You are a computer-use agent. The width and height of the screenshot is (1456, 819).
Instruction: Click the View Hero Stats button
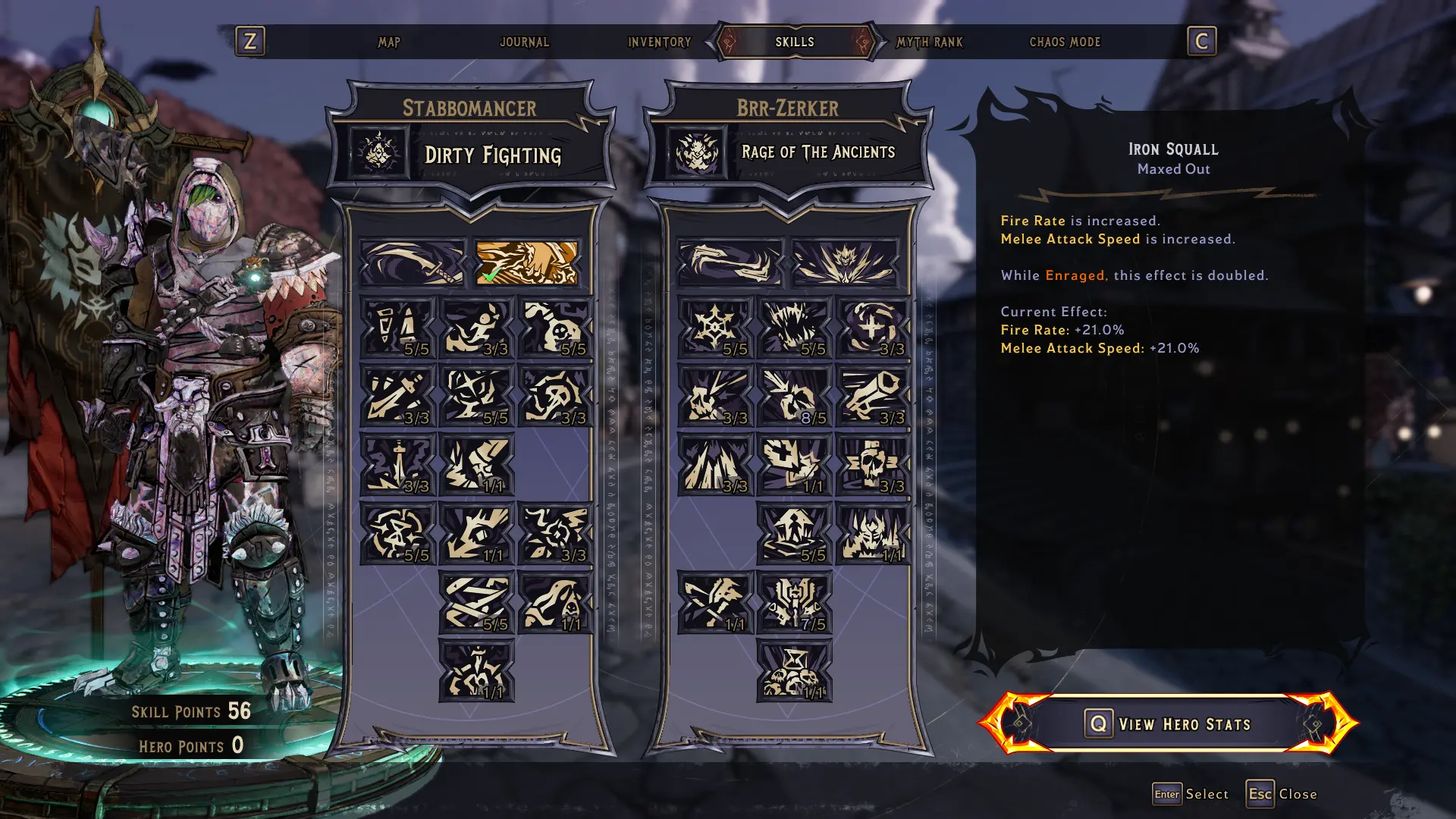(x=1169, y=723)
